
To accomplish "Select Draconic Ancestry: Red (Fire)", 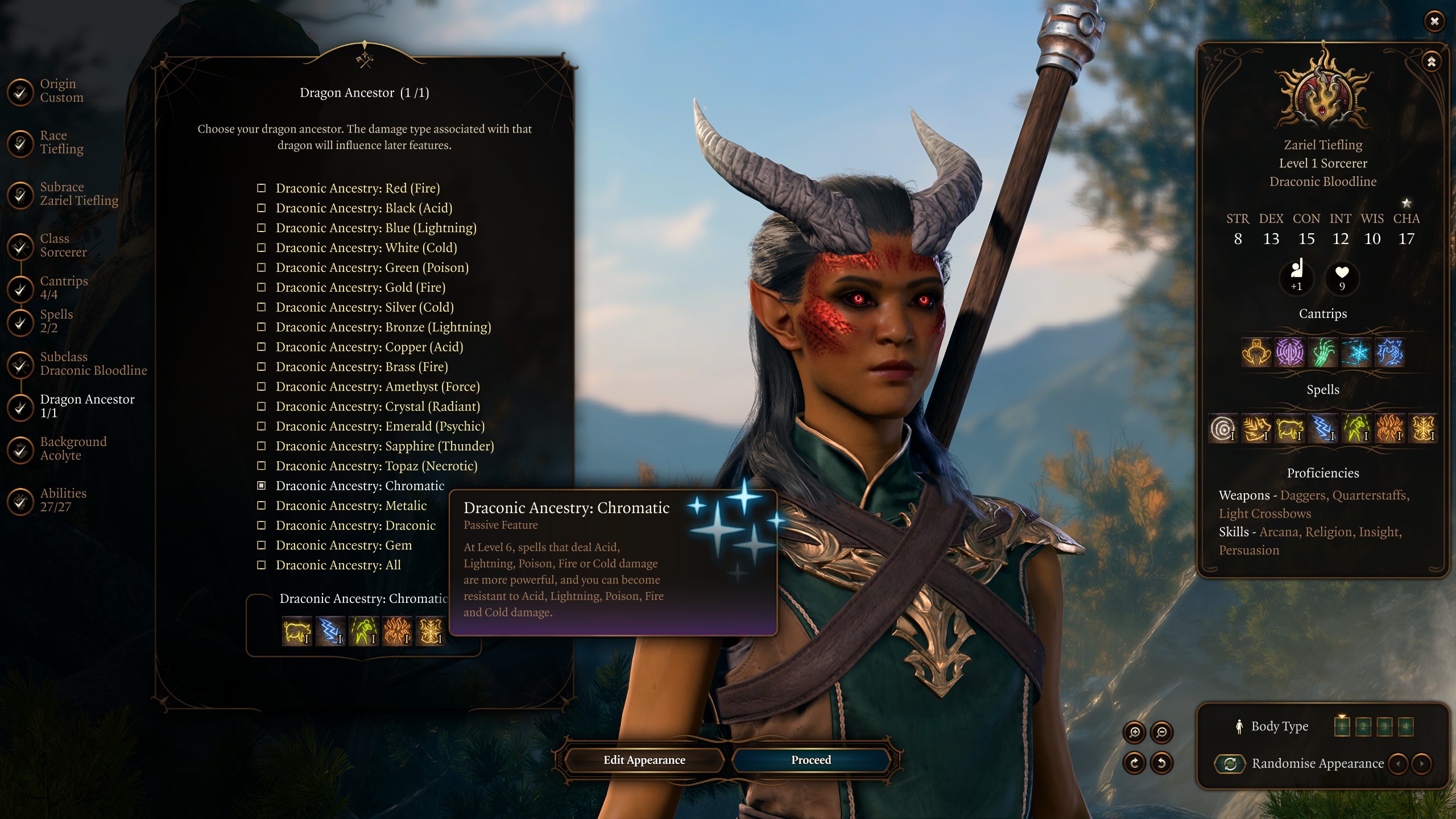I will [357, 188].
